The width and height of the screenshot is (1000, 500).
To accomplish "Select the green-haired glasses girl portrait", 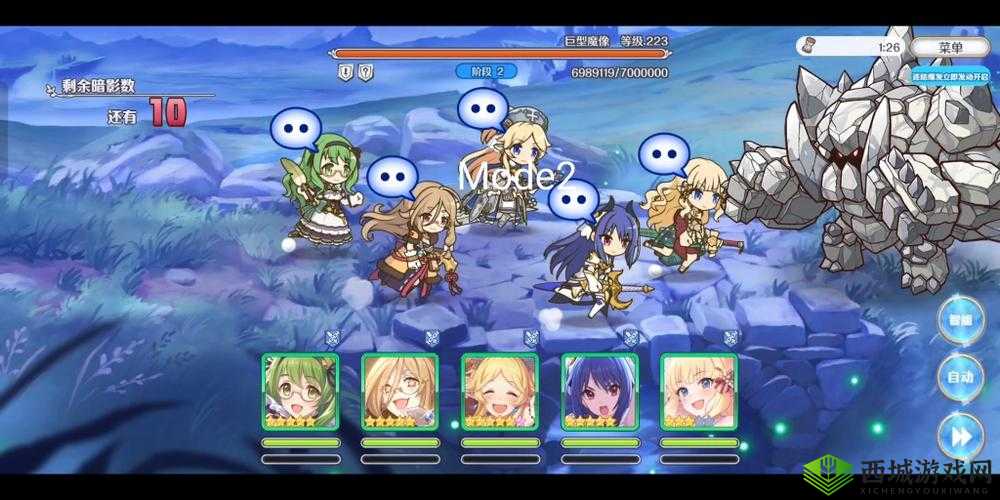I will 300,392.
